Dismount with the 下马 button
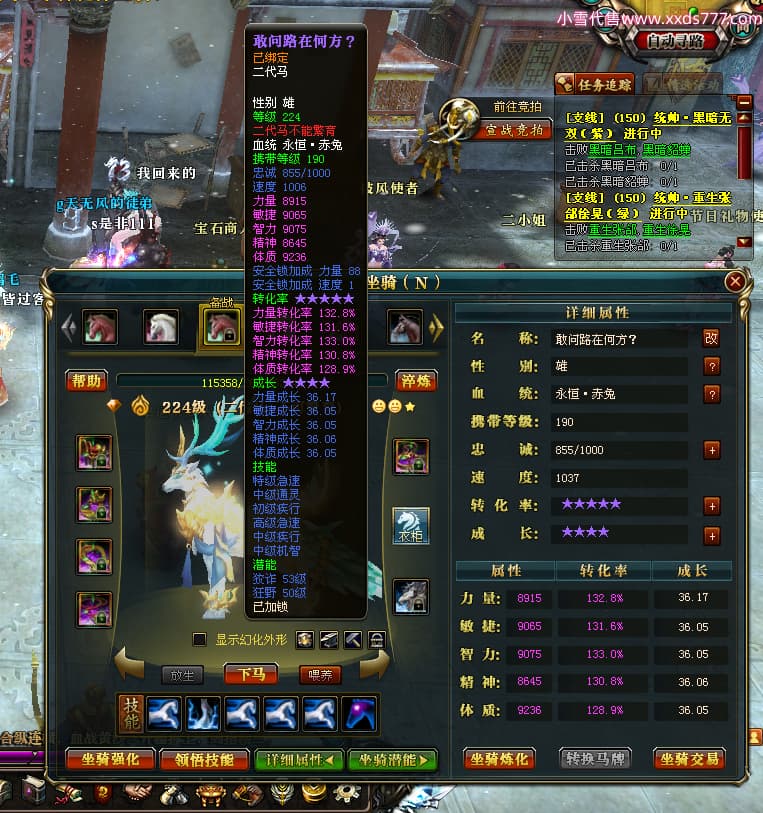The image size is (763, 813). pyautogui.click(x=250, y=674)
